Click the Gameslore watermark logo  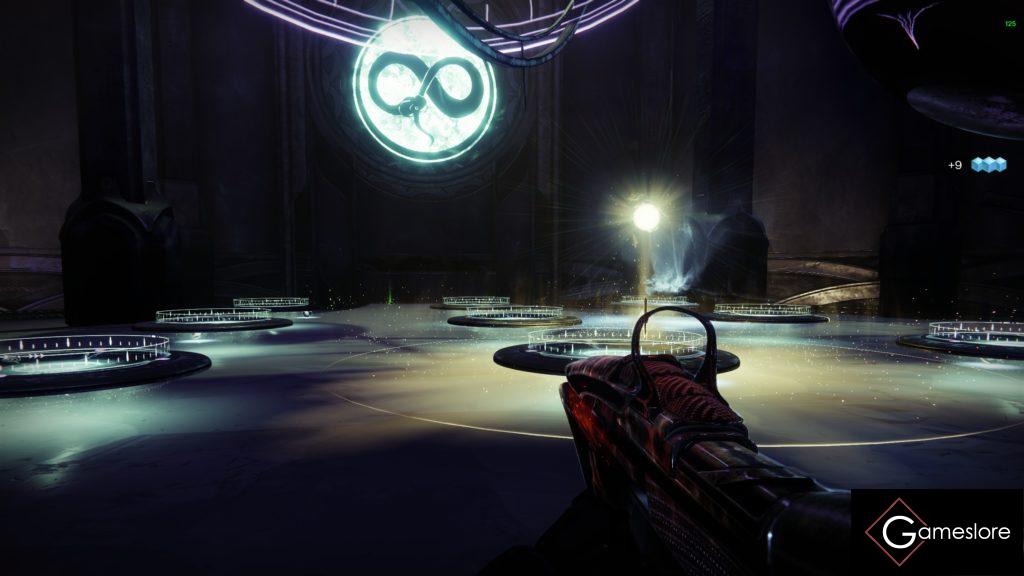coord(937,532)
